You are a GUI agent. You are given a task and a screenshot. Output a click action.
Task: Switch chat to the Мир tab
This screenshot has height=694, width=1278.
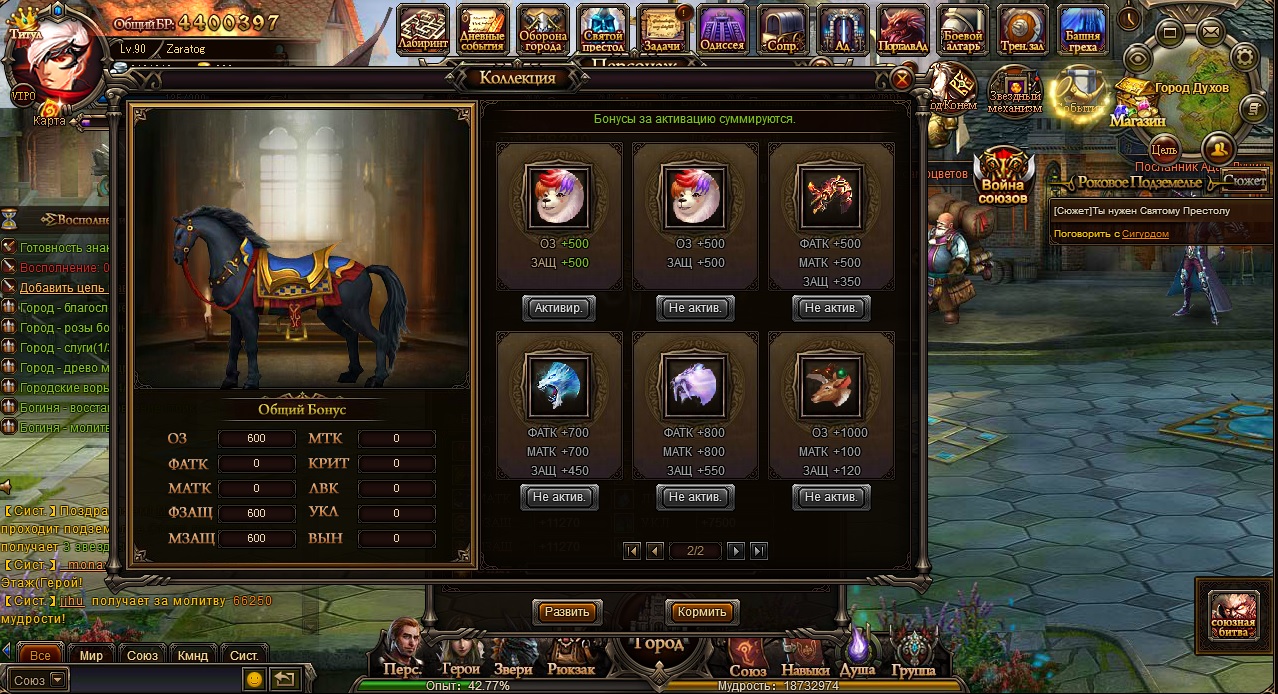click(91, 655)
